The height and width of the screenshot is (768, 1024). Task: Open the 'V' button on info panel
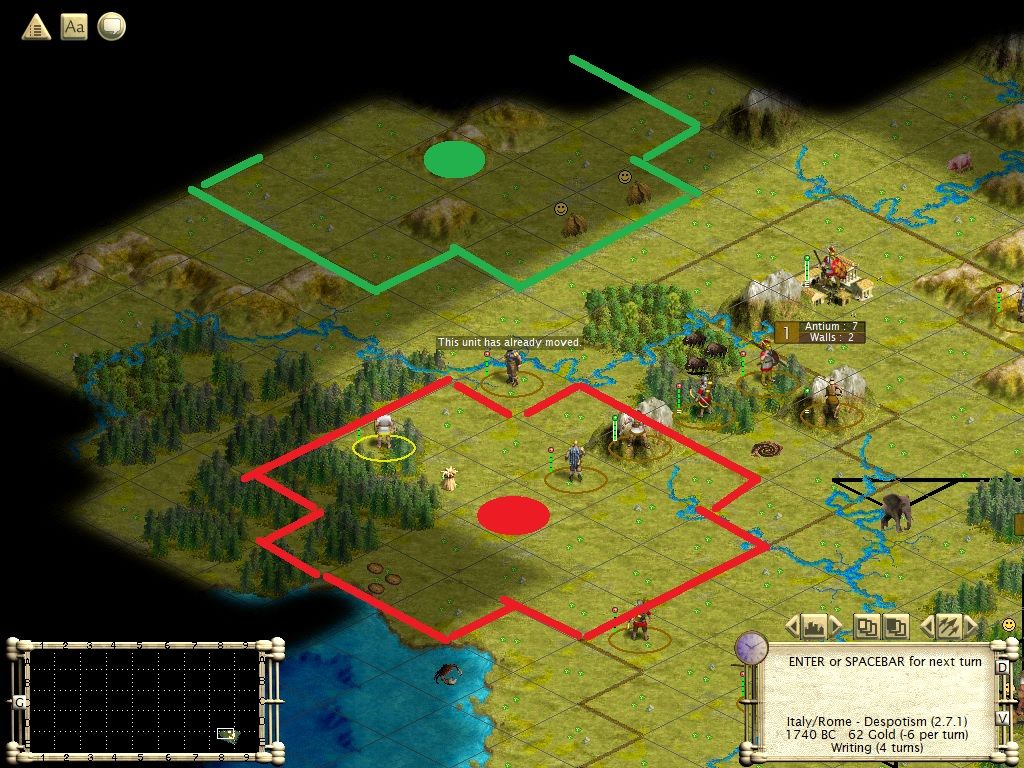pos(1002,718)
